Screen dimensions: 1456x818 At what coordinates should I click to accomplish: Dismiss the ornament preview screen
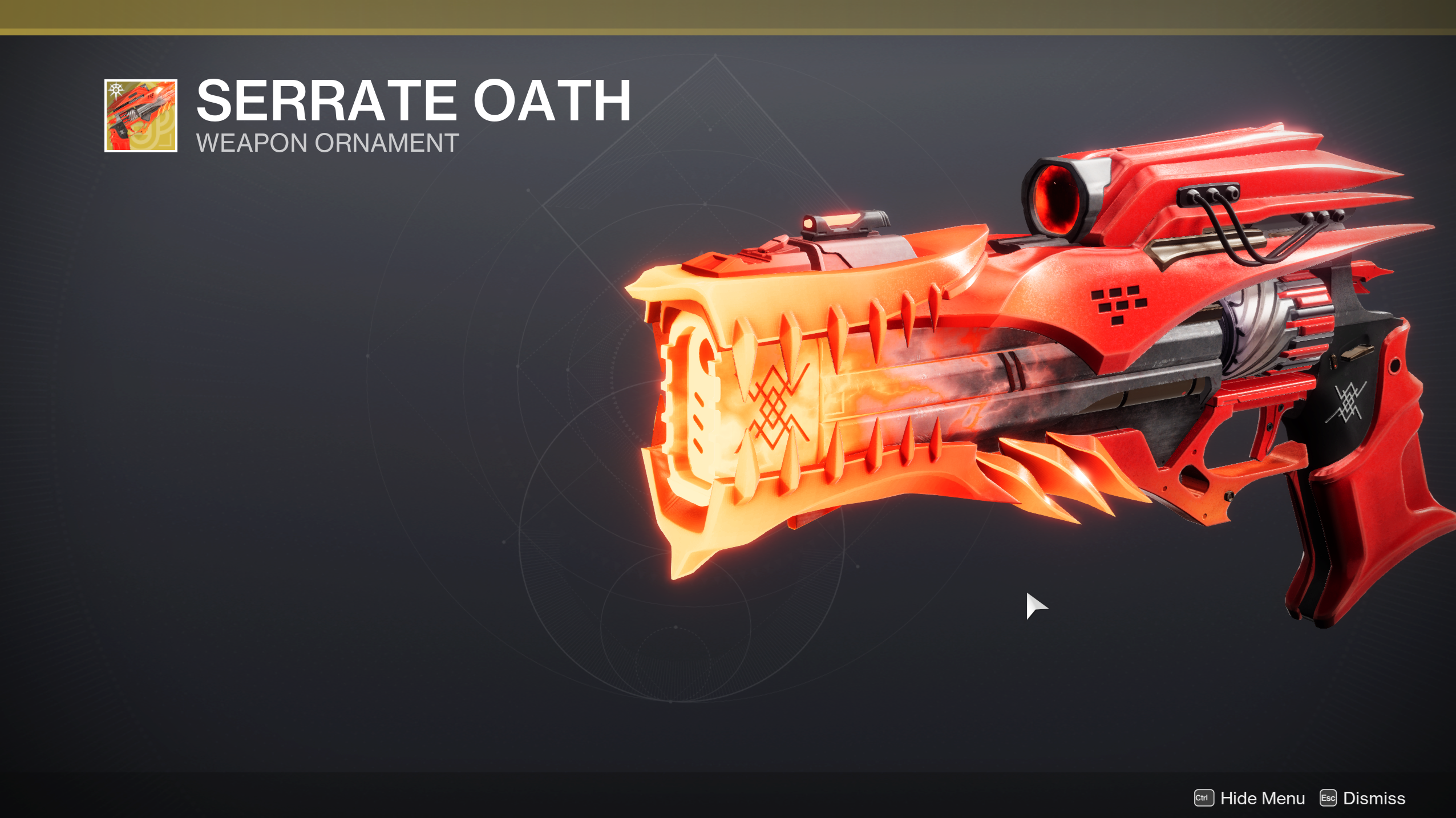coord(1362,798)
